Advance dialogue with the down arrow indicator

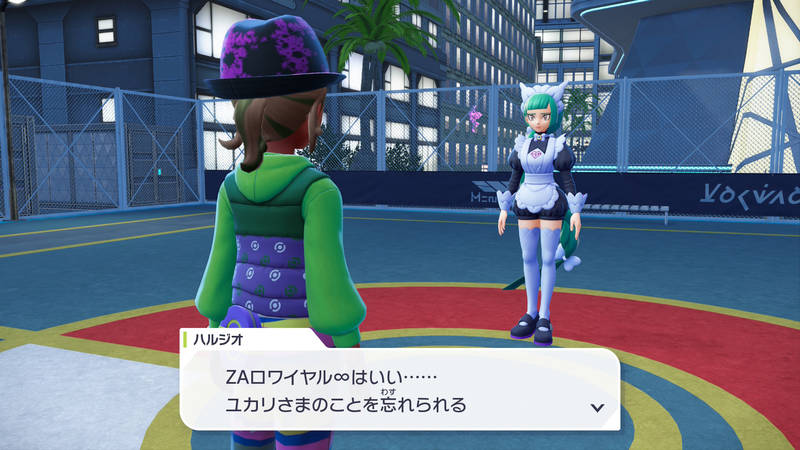click(x=597, y=407)
